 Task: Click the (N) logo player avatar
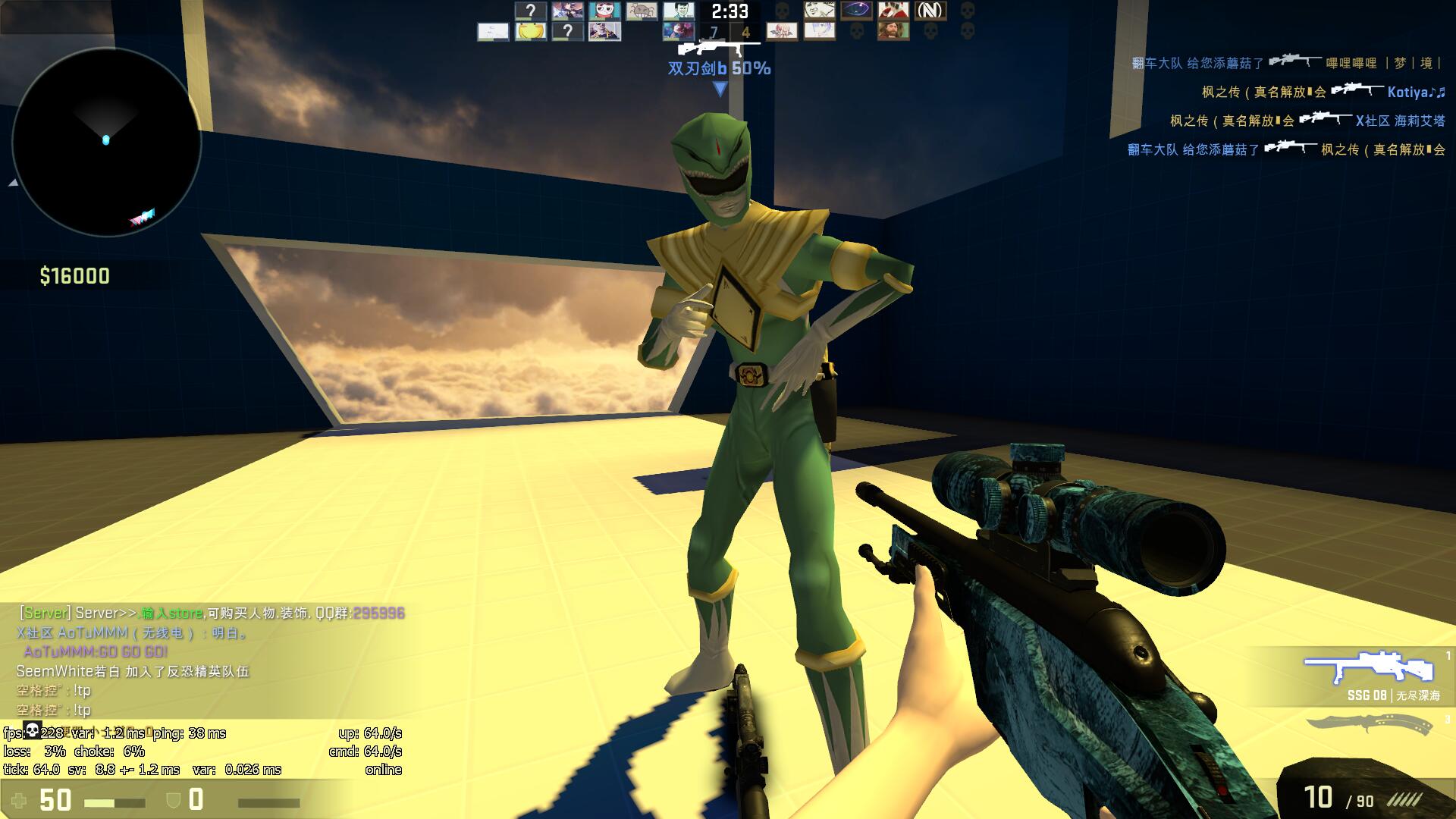pos(930,11)
